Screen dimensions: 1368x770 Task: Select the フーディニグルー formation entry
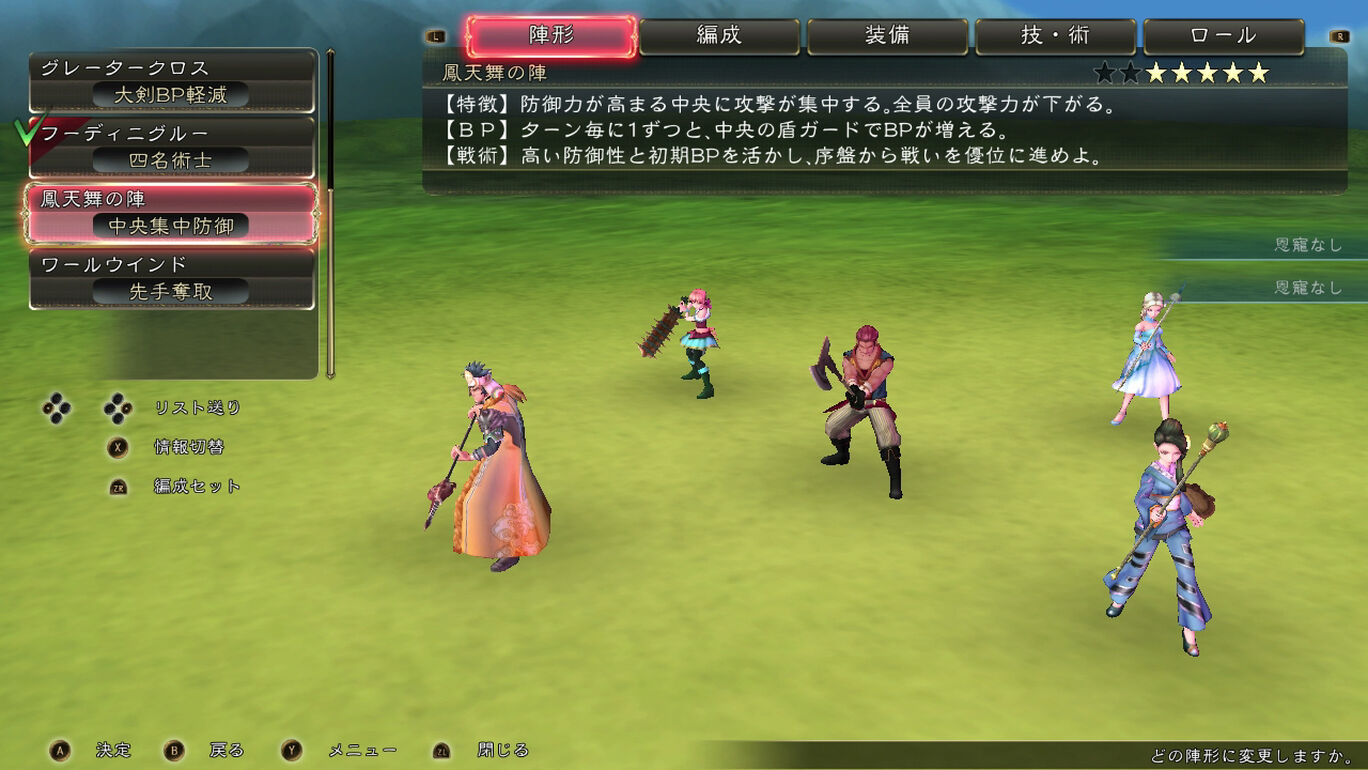[172, 147]
